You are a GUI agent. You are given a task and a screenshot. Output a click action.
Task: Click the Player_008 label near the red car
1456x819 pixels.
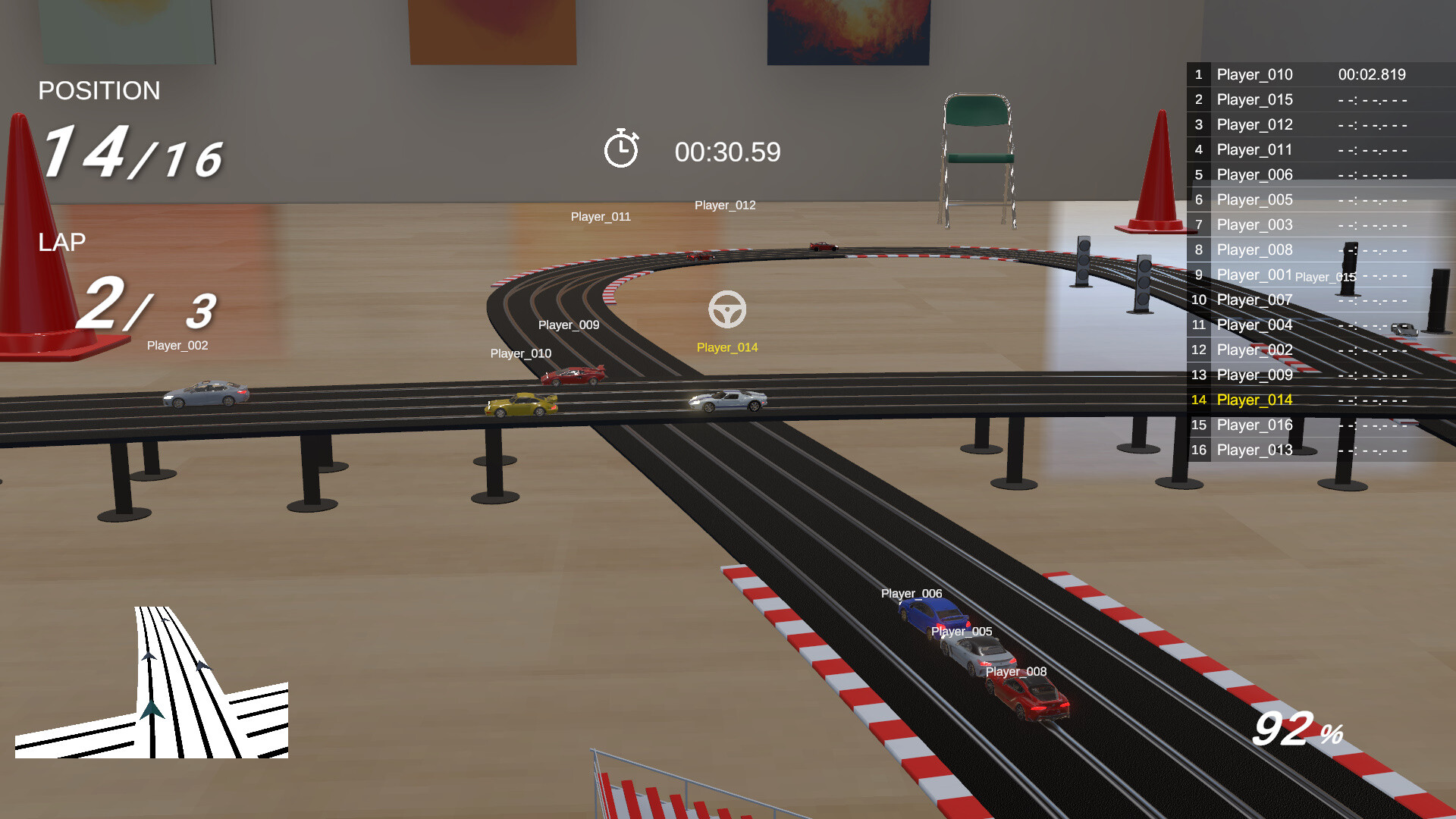(1015, 671)
